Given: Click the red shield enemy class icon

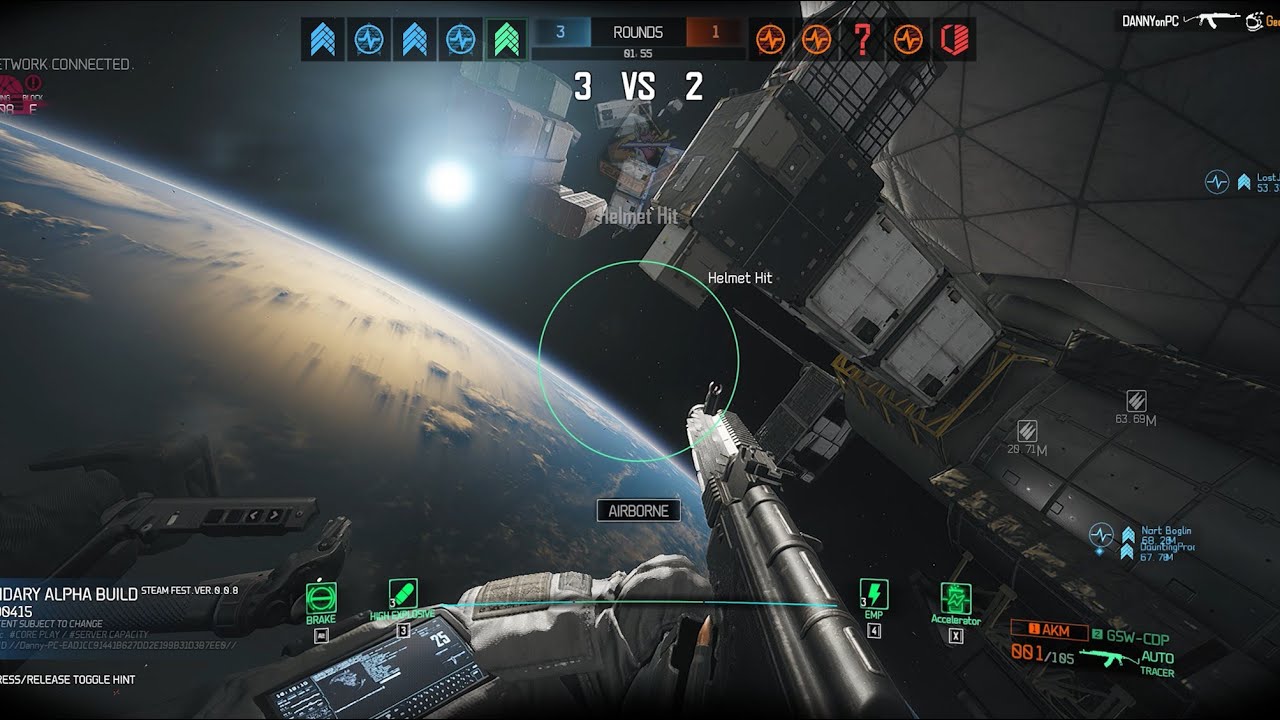Looking at the screenshot, I should tap(952, 40).
